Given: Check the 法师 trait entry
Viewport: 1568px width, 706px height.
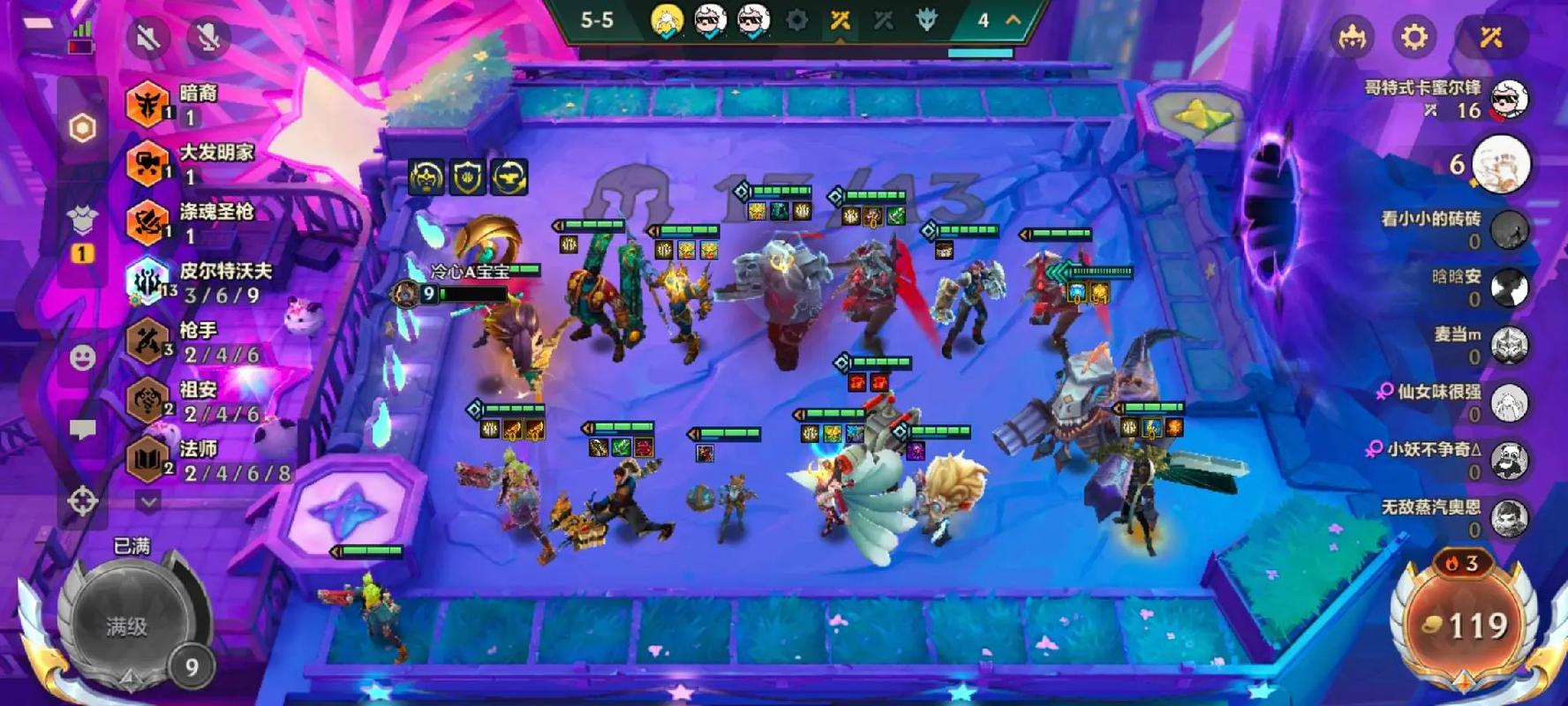Looking at the screenshot, I should click(x=147, y=460).
